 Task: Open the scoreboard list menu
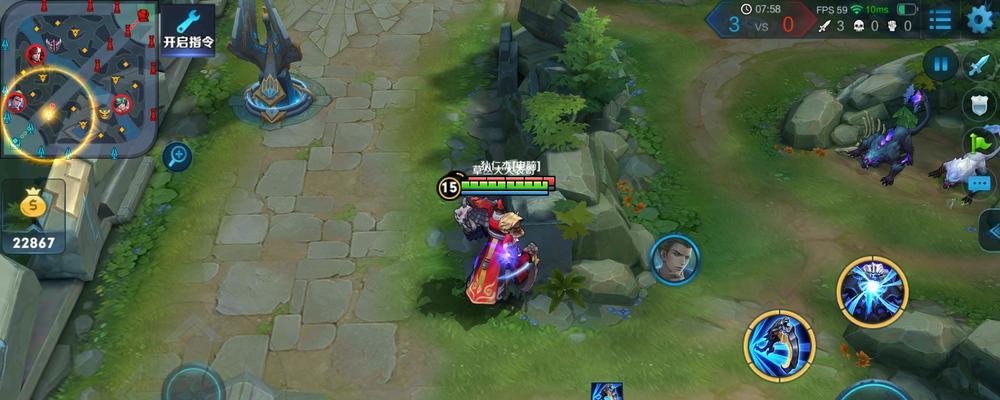pos(940,18)
